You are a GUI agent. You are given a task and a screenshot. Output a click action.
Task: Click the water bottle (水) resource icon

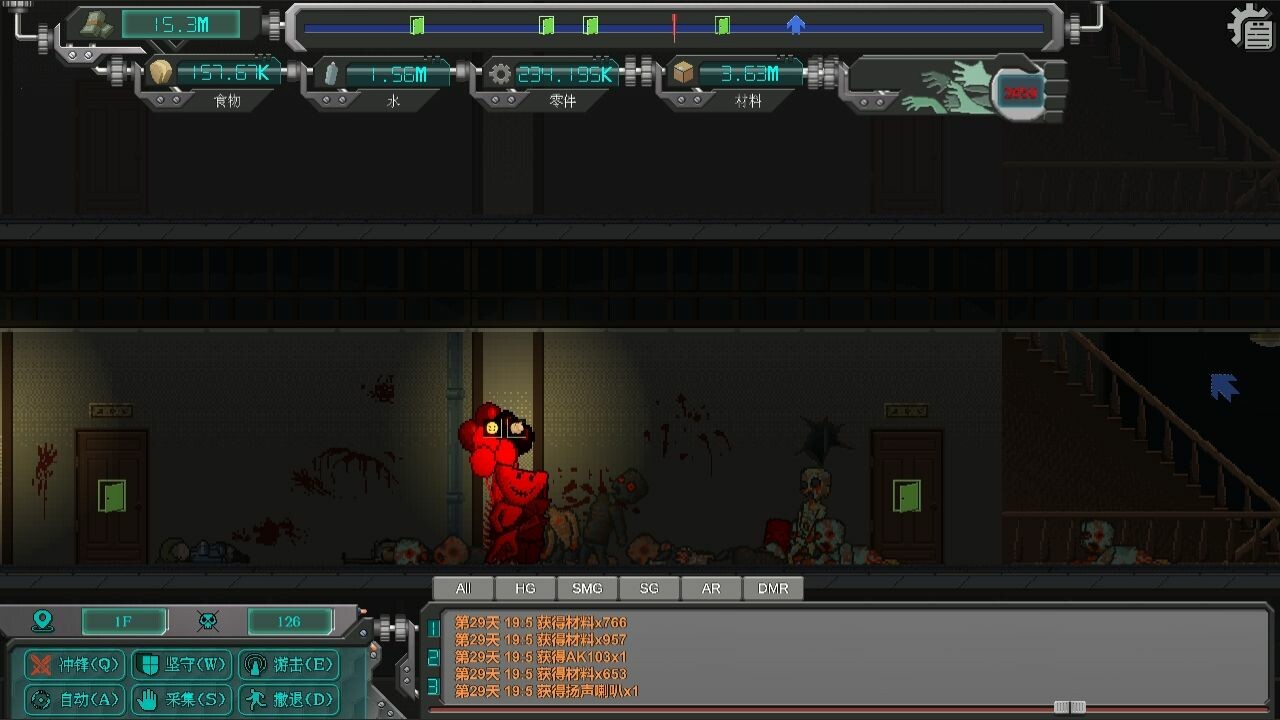334,72
